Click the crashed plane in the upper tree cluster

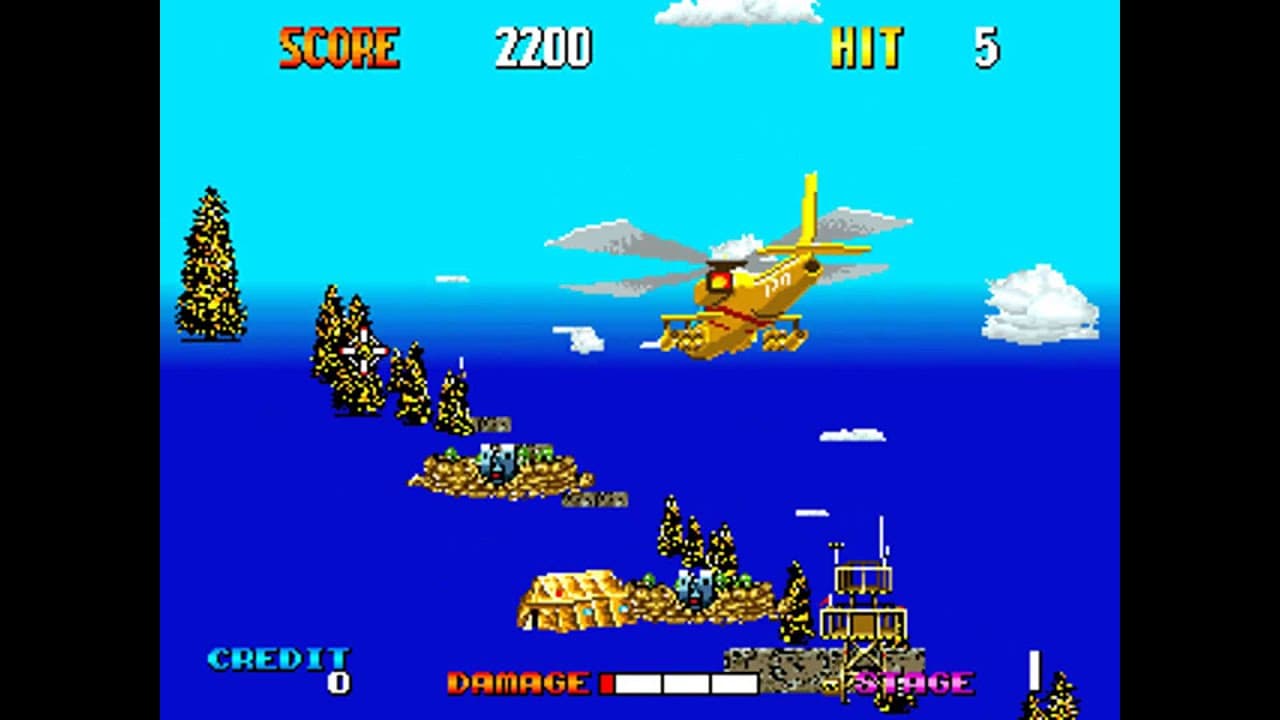pyautogui.click(x=362, y=352)
